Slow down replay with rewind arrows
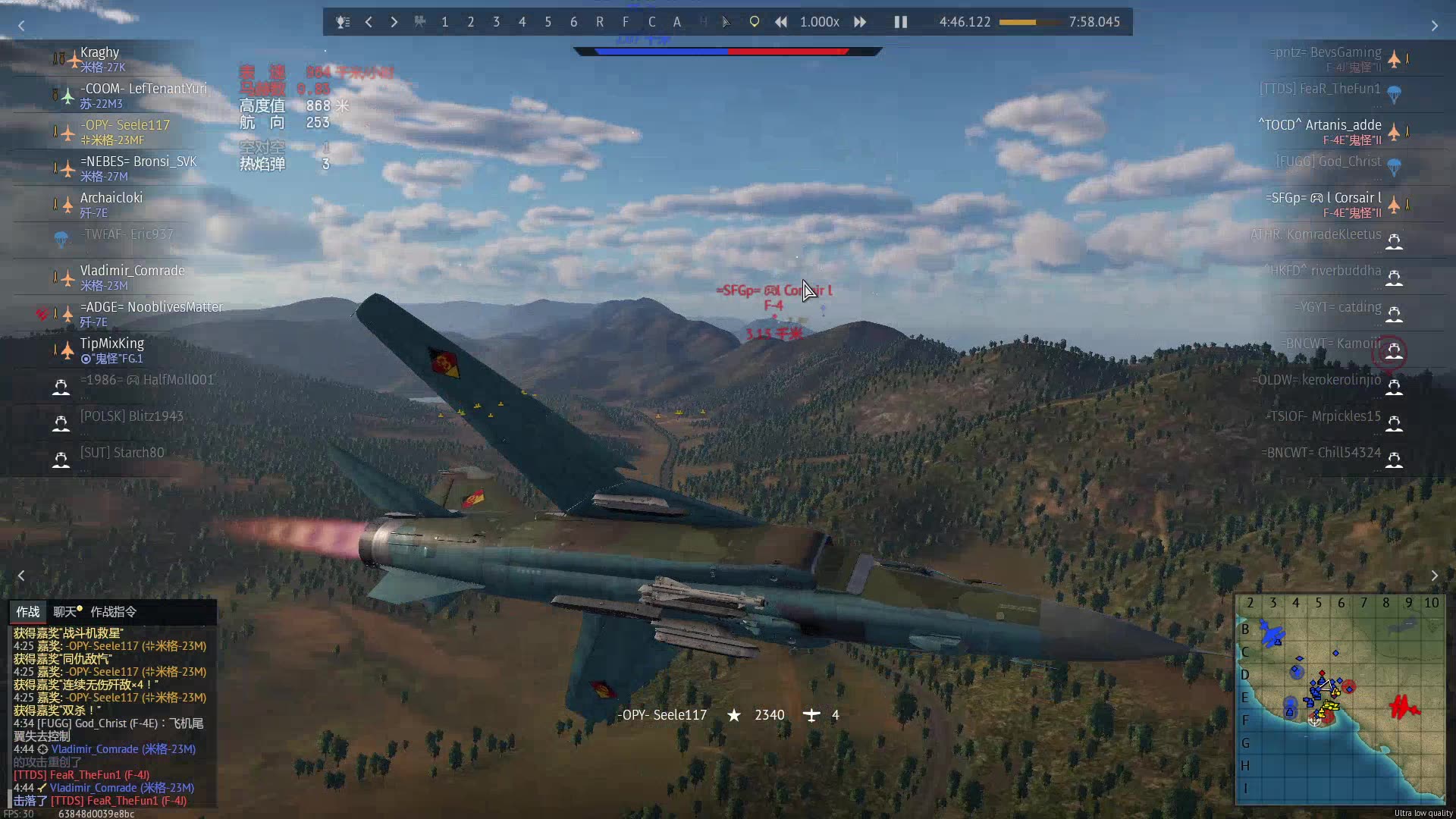 point(780,22)
